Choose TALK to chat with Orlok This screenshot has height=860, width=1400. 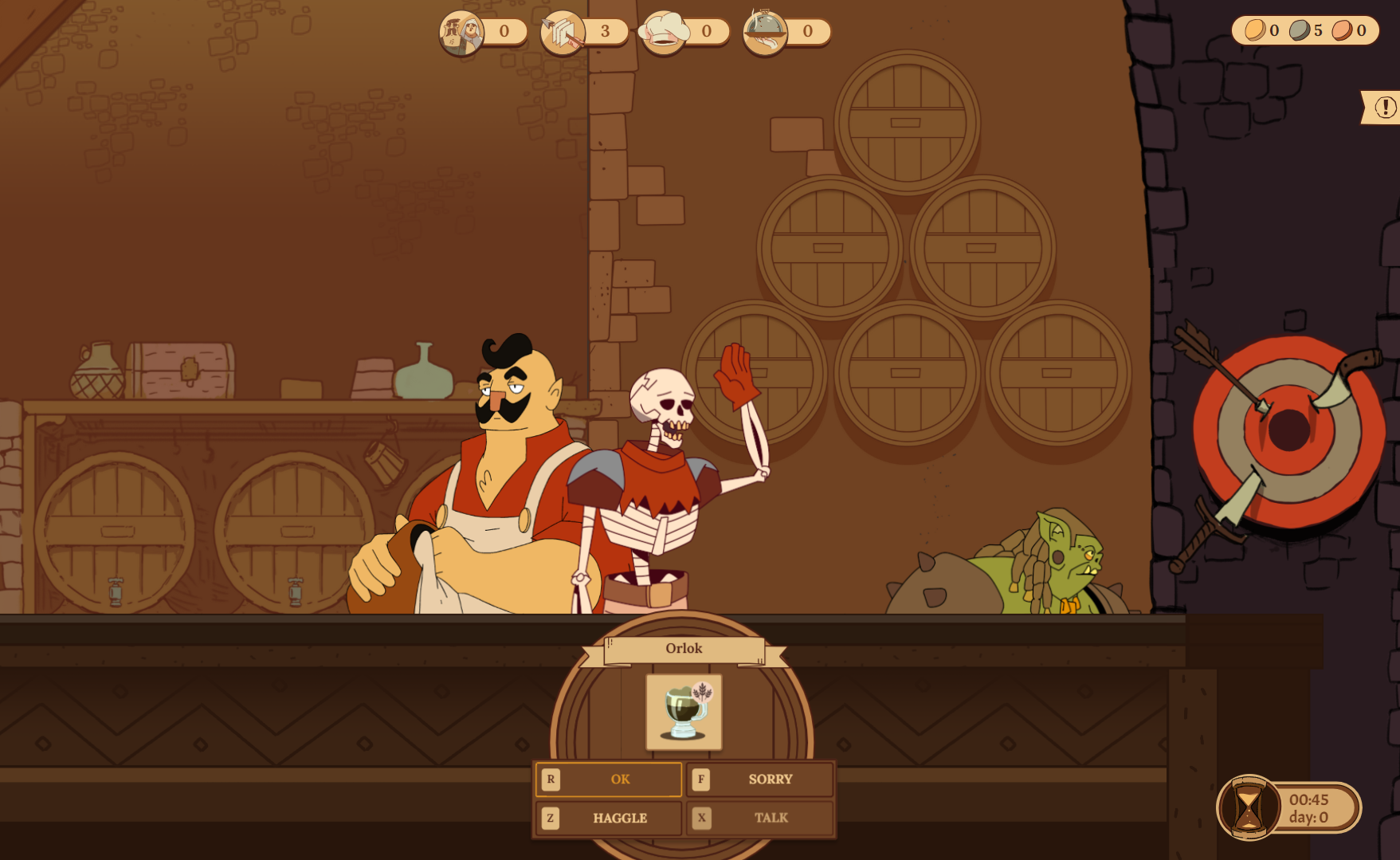770,817
